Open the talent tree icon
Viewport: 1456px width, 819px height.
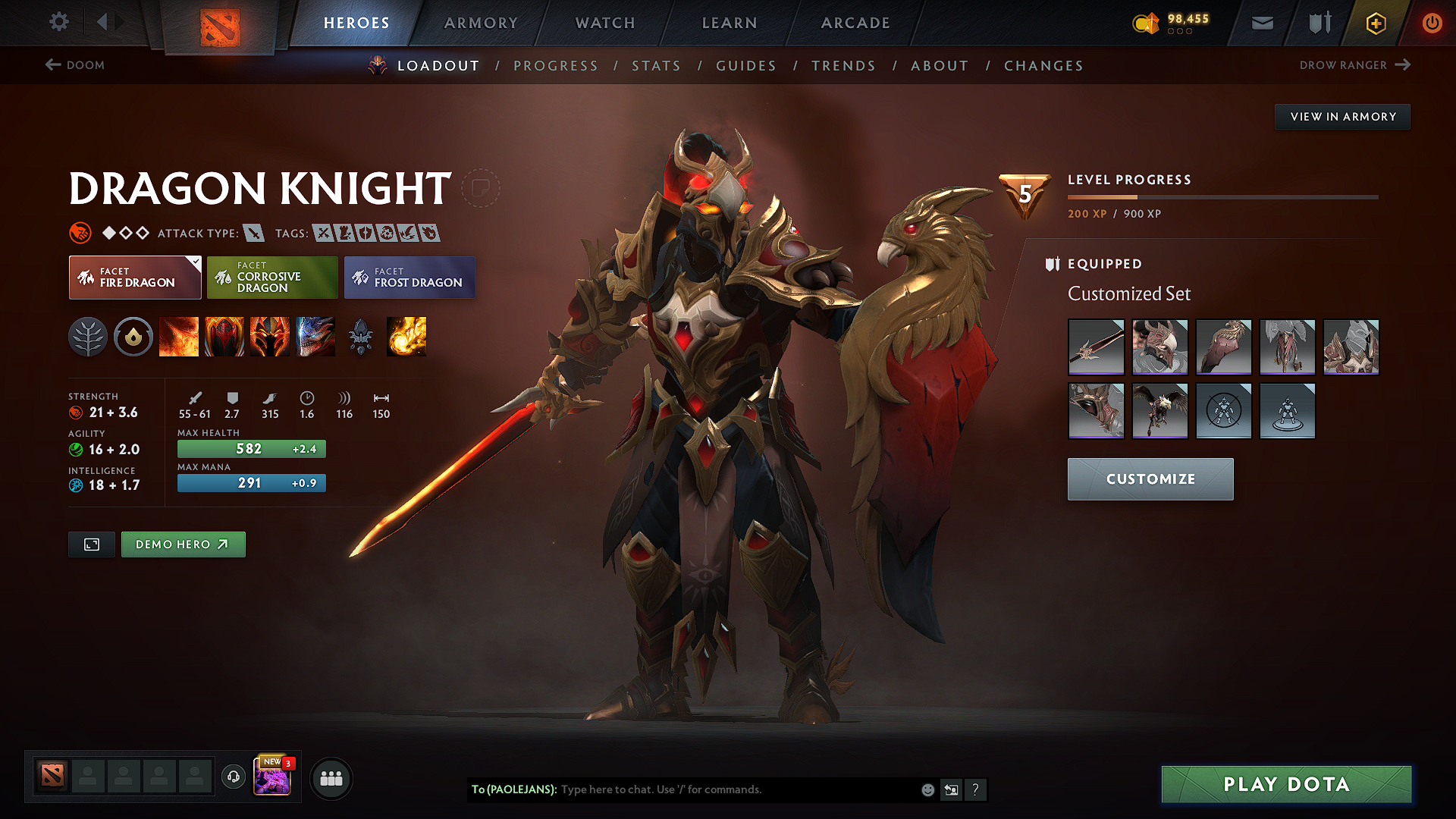89,337
